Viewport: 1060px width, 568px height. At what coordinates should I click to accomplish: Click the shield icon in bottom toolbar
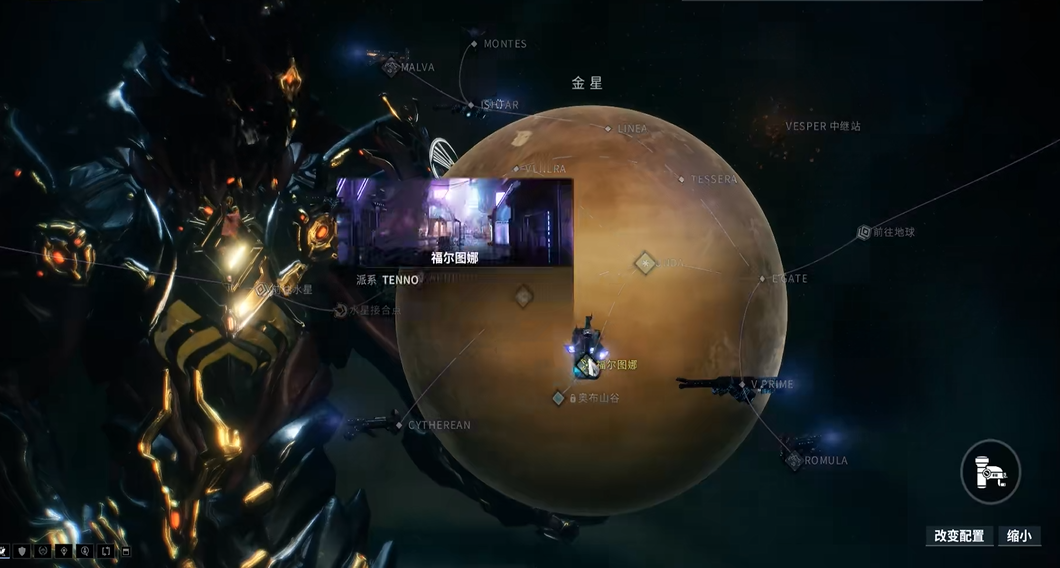click(x=22, y=551)
